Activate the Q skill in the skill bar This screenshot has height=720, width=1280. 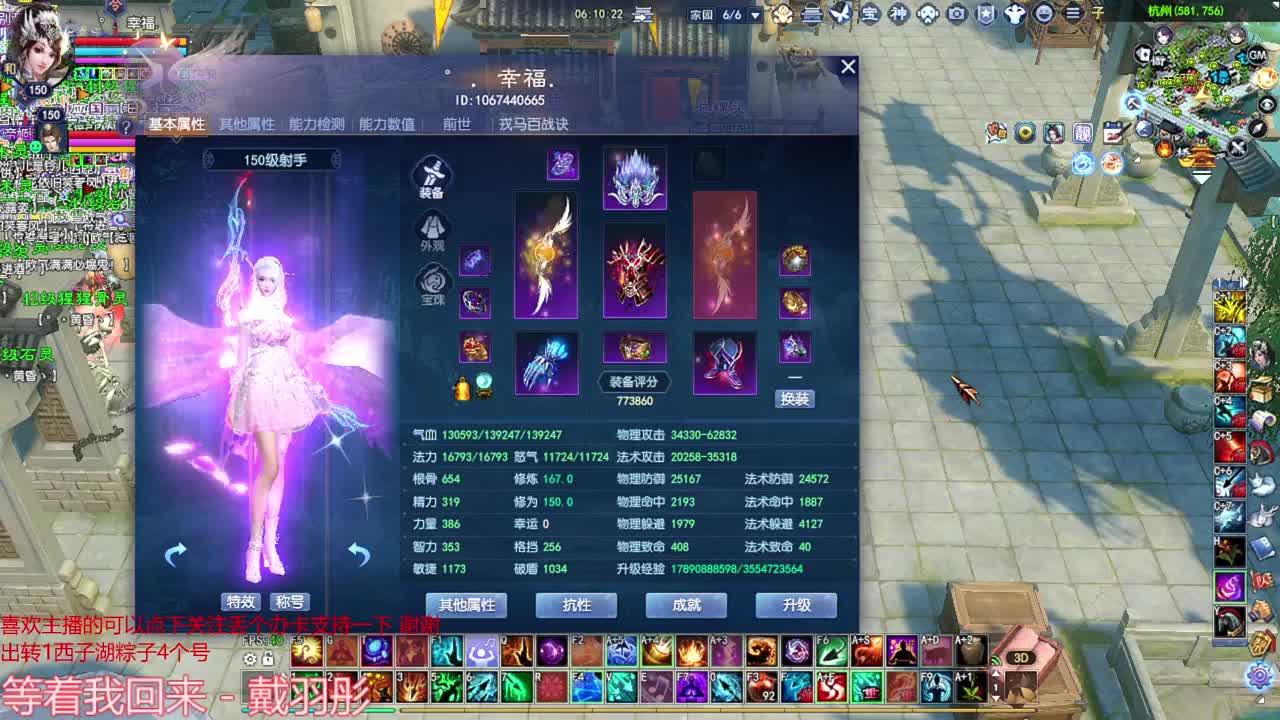coord(516,652)
